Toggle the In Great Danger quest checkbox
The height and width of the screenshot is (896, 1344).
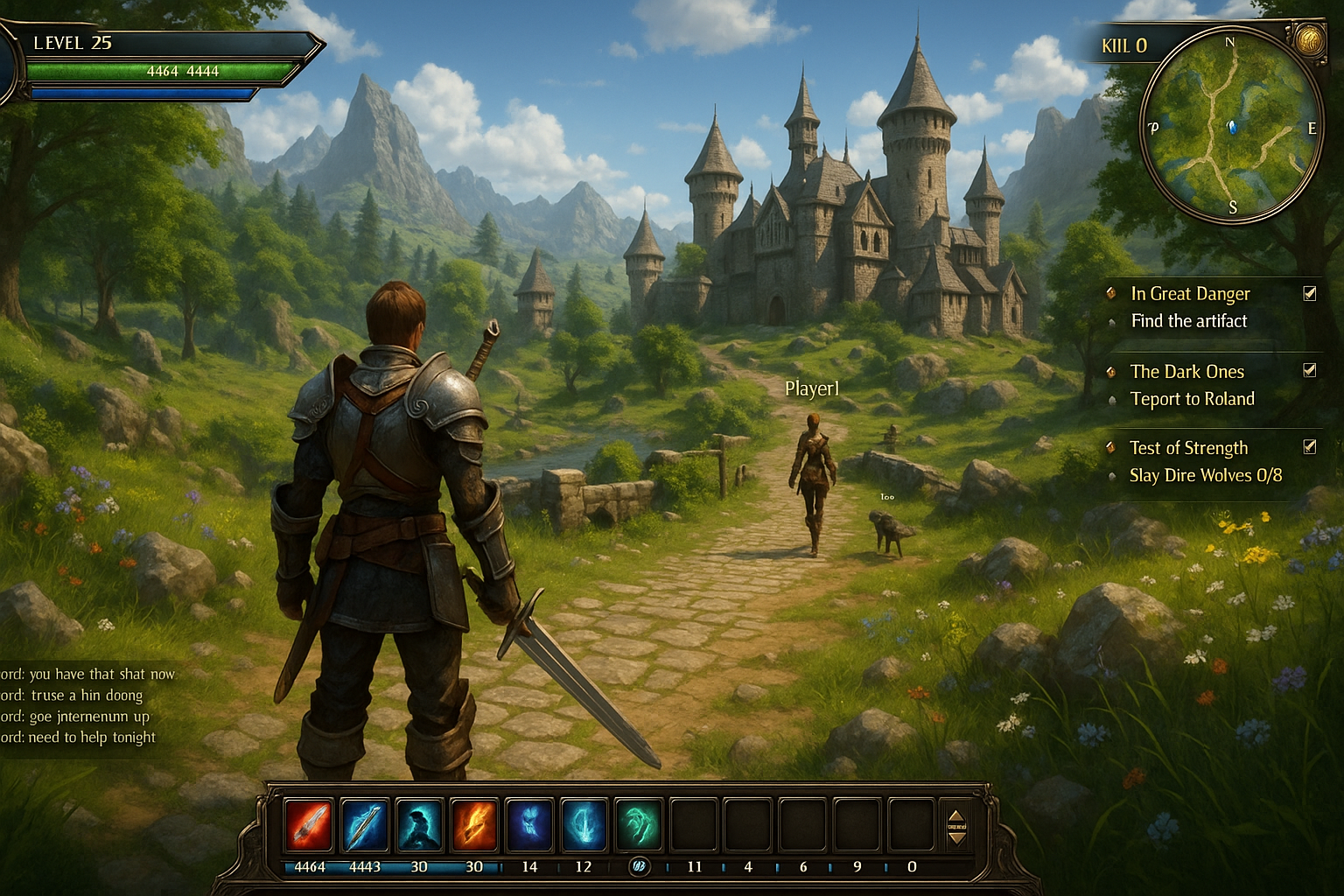1310,293
